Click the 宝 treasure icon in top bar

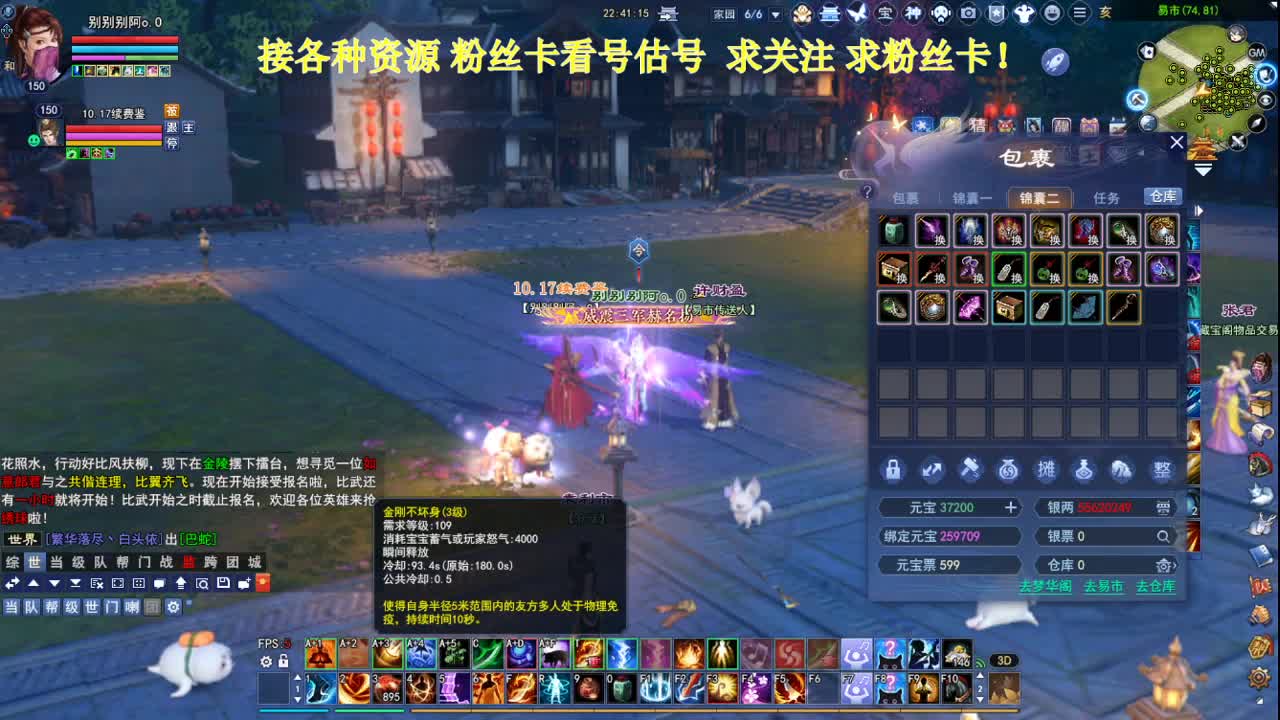coord(886,13)
